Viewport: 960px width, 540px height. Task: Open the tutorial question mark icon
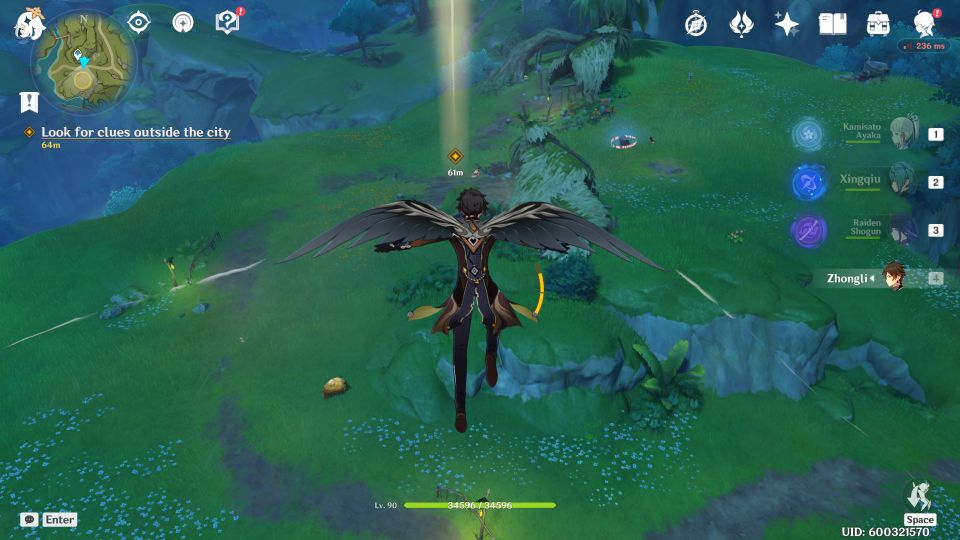(228, 22)
